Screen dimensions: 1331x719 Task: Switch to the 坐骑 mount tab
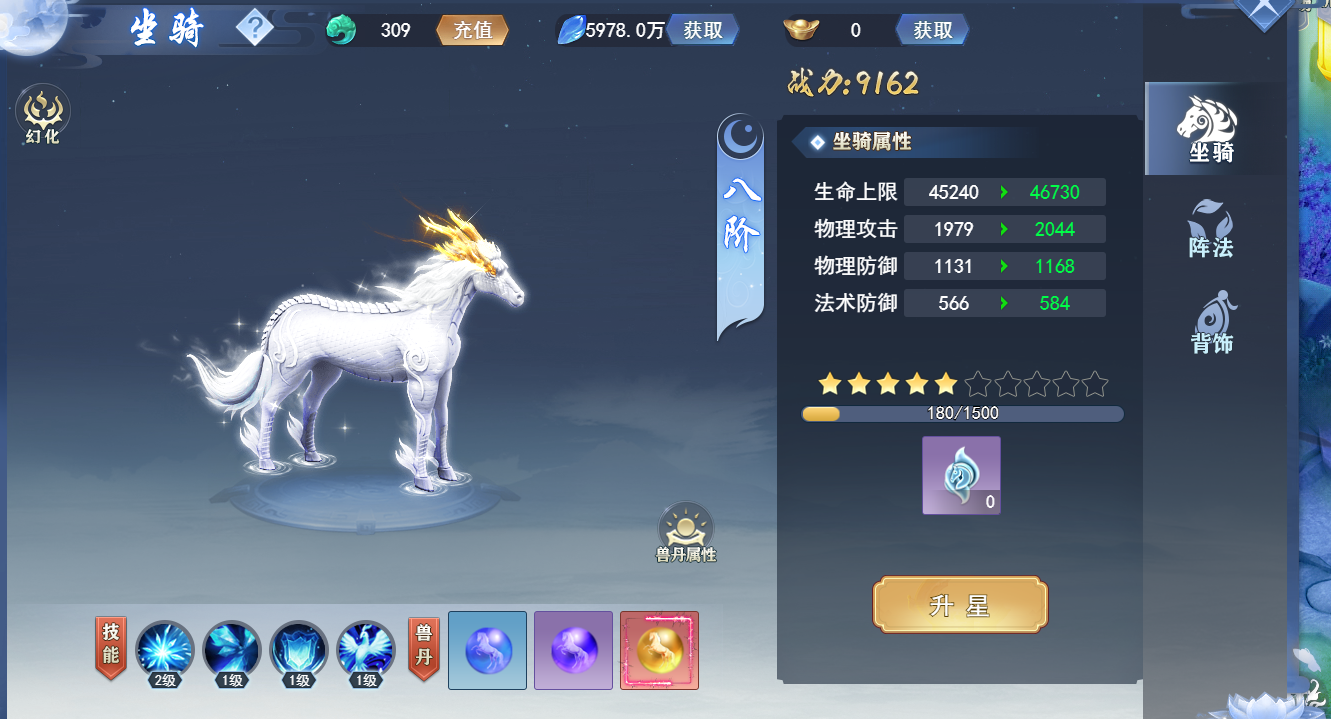[x=1211, y=129]
